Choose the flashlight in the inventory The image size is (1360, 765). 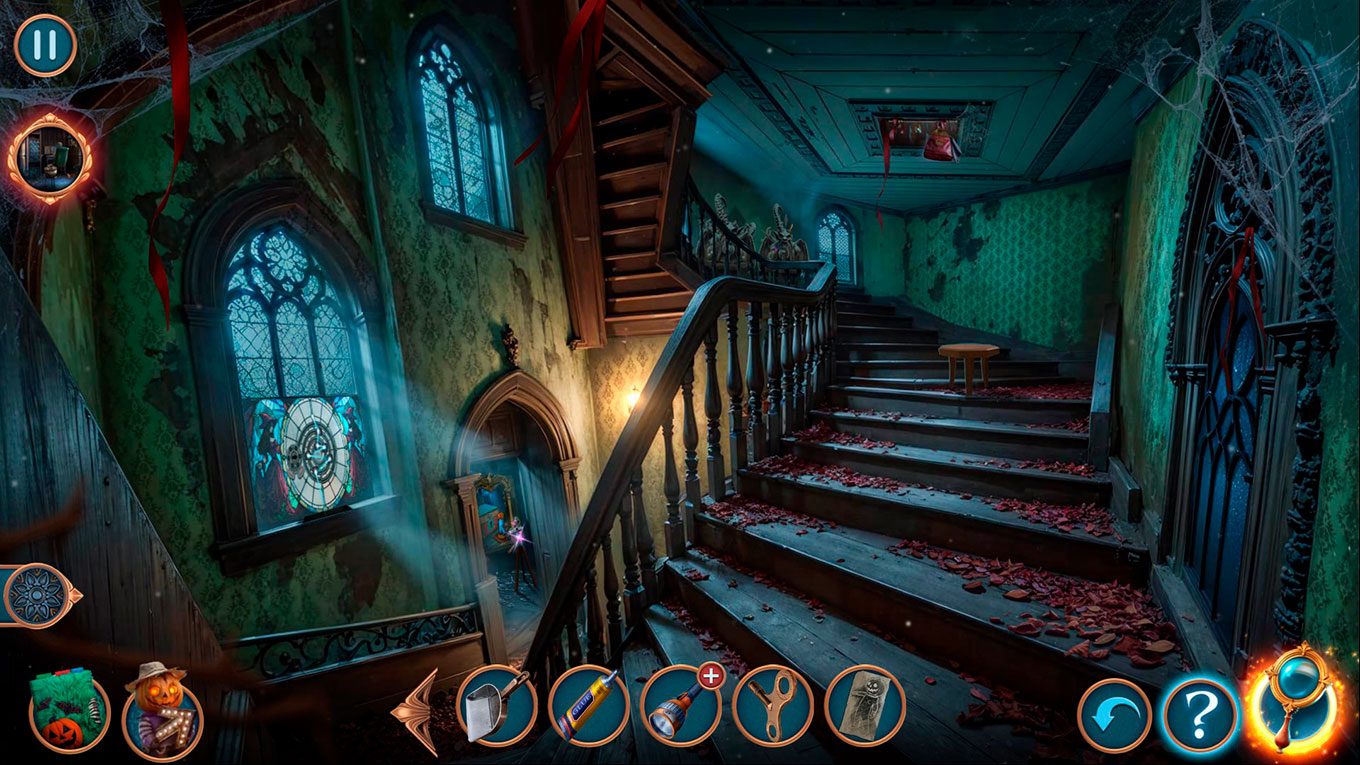[x=681, y=706]
